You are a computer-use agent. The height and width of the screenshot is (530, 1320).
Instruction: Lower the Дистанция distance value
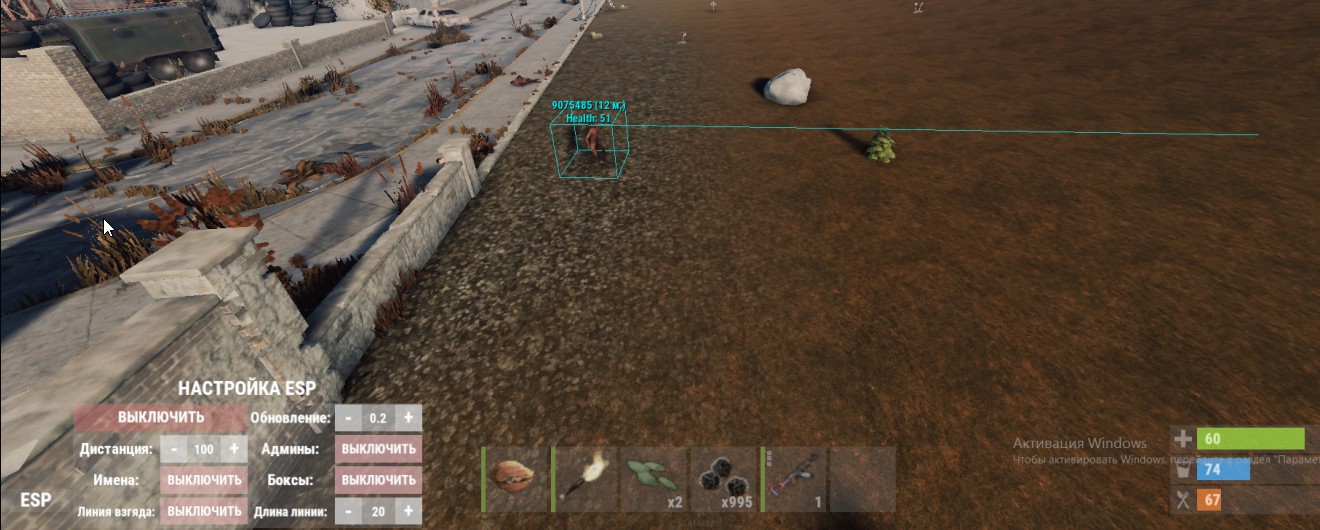coord(172,449)
